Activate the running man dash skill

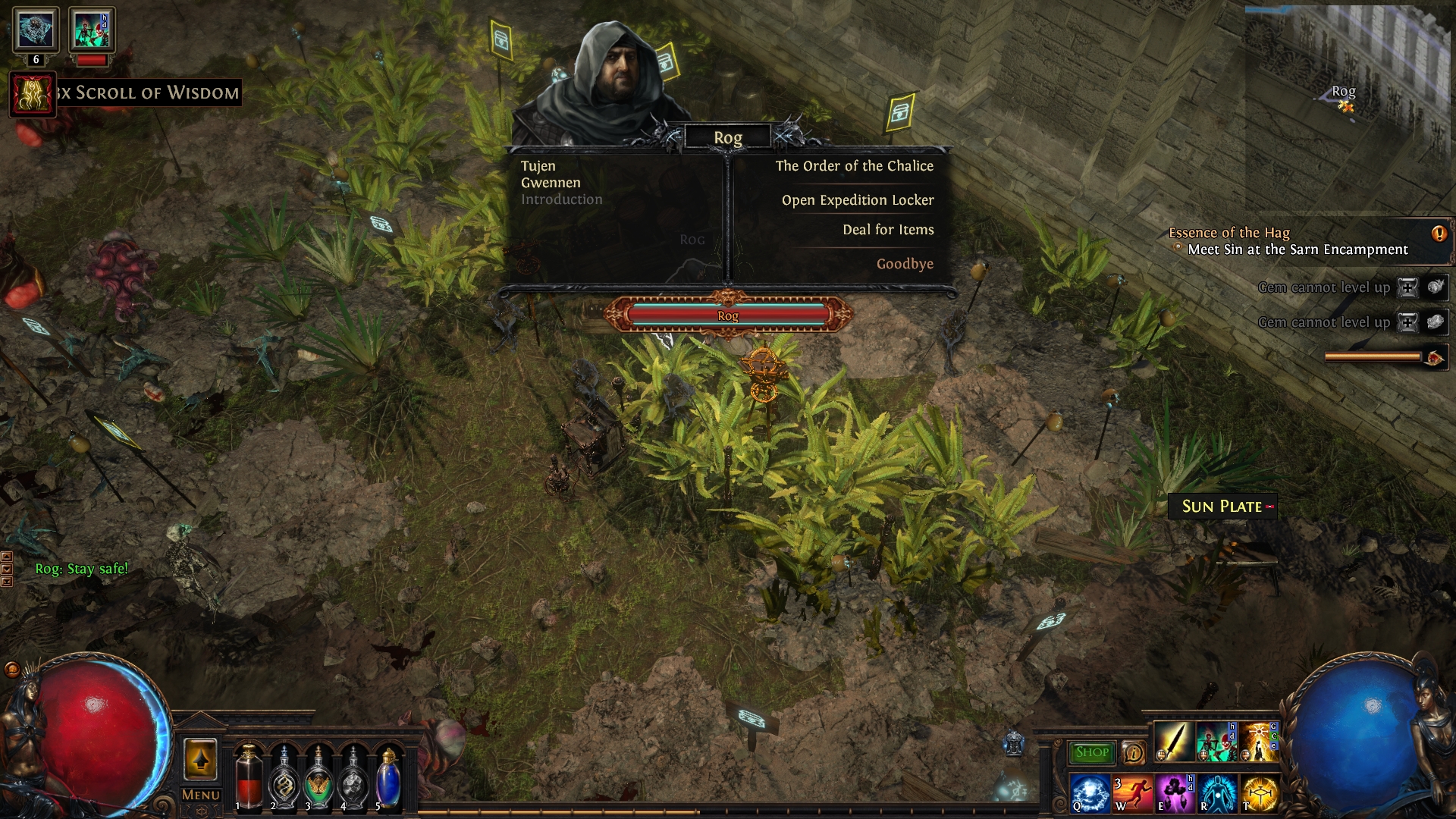1131,793
